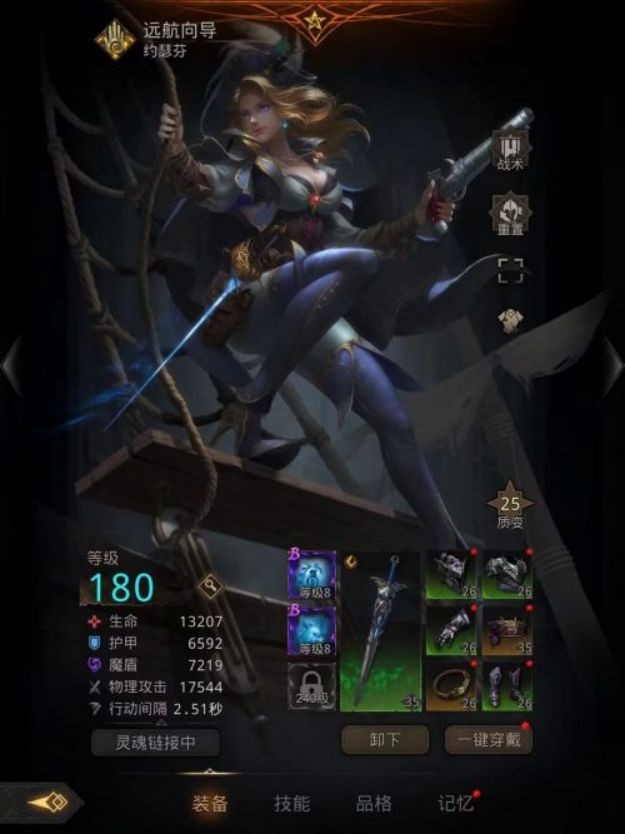Switch to the 装备 equipment tab

(x=209, y=803)
